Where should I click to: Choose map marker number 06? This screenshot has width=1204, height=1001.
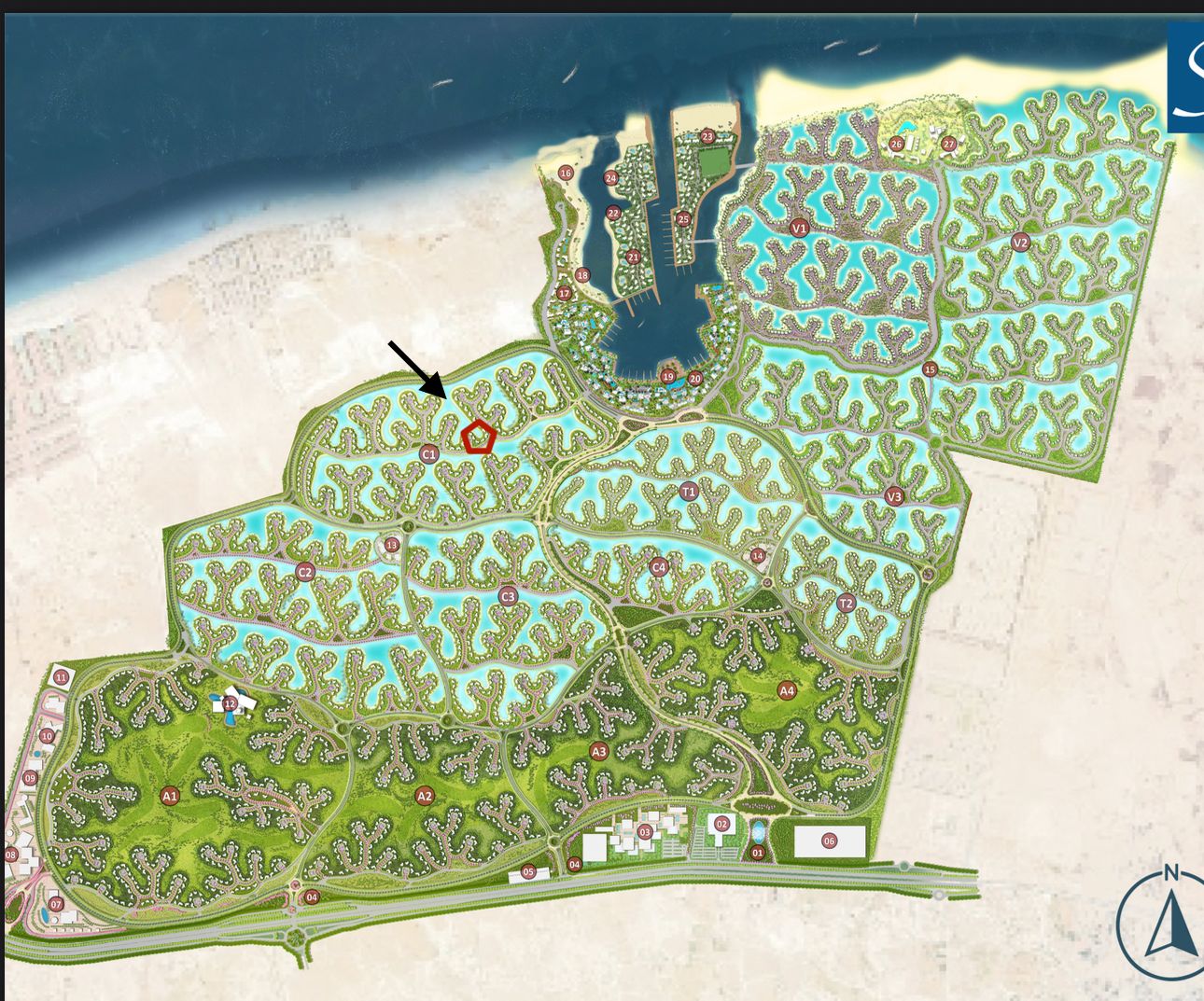pyautogui.click(x=829, y=841)
